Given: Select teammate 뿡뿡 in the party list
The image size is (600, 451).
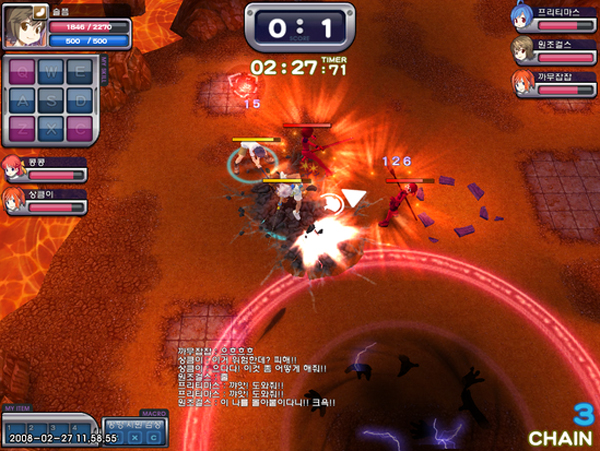Looking at the screenshot, I should [x=15, y=168].
